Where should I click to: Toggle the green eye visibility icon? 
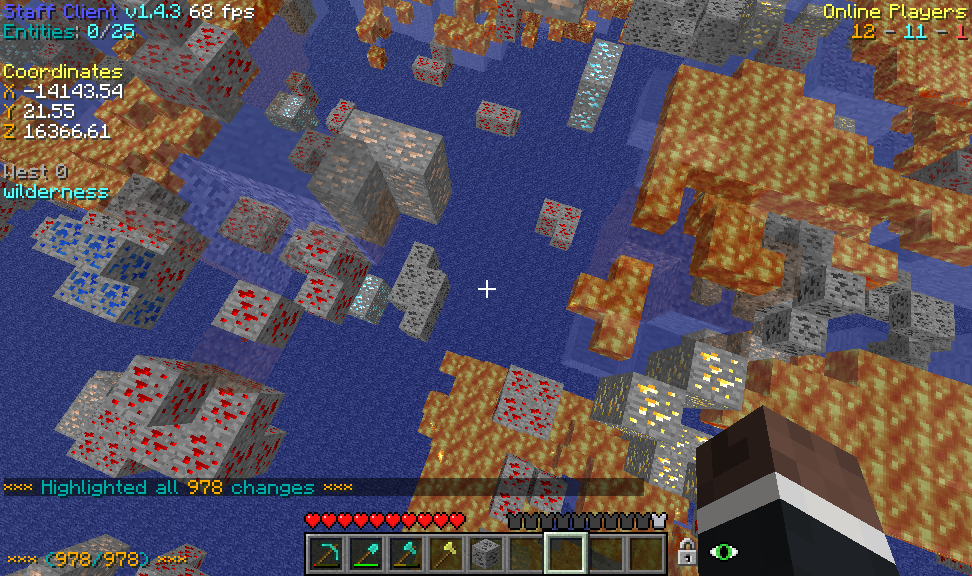coord(722,551)
